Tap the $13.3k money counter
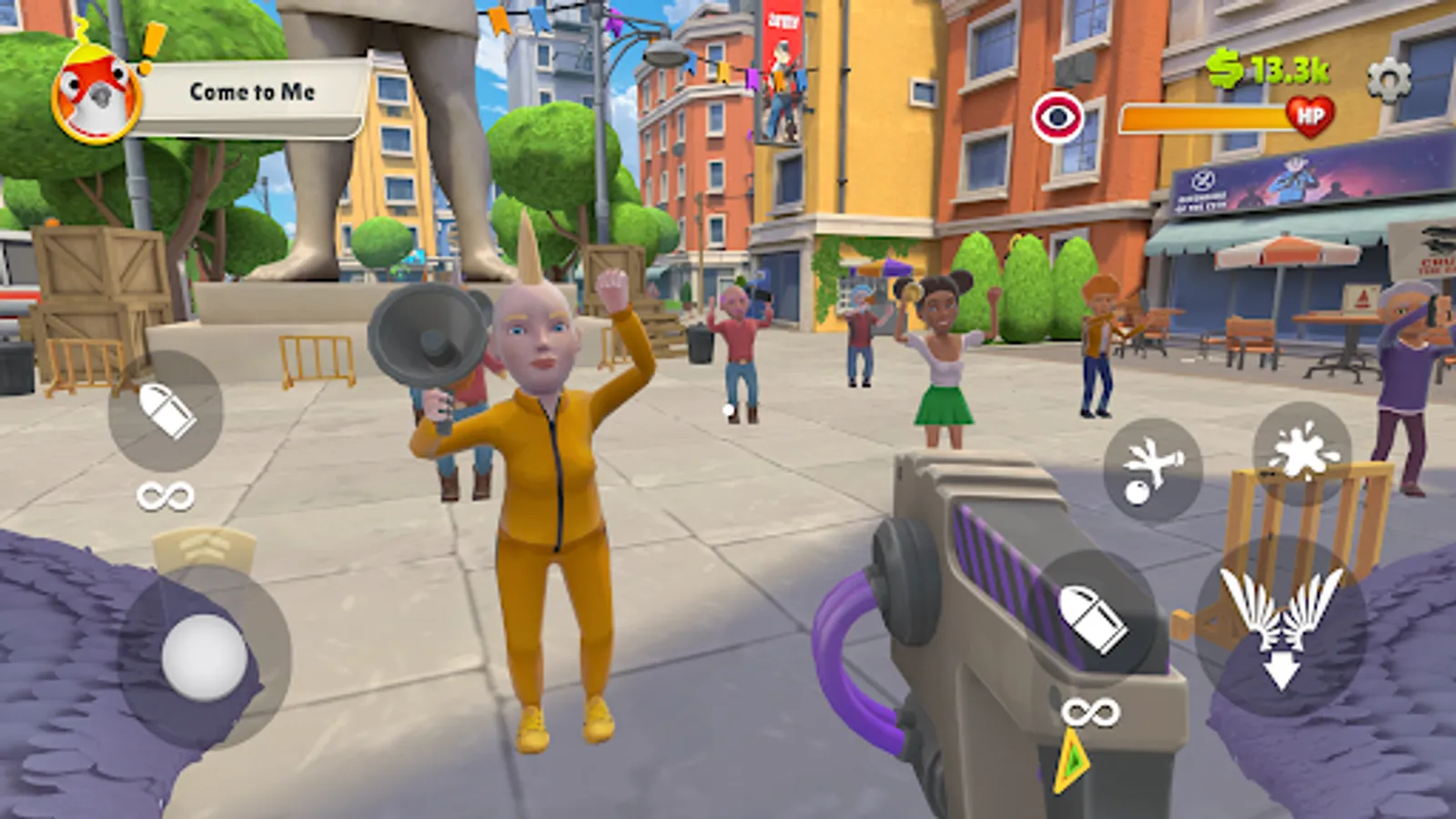The width and height of the screenshot is (1456, 819). point(1265,66)
